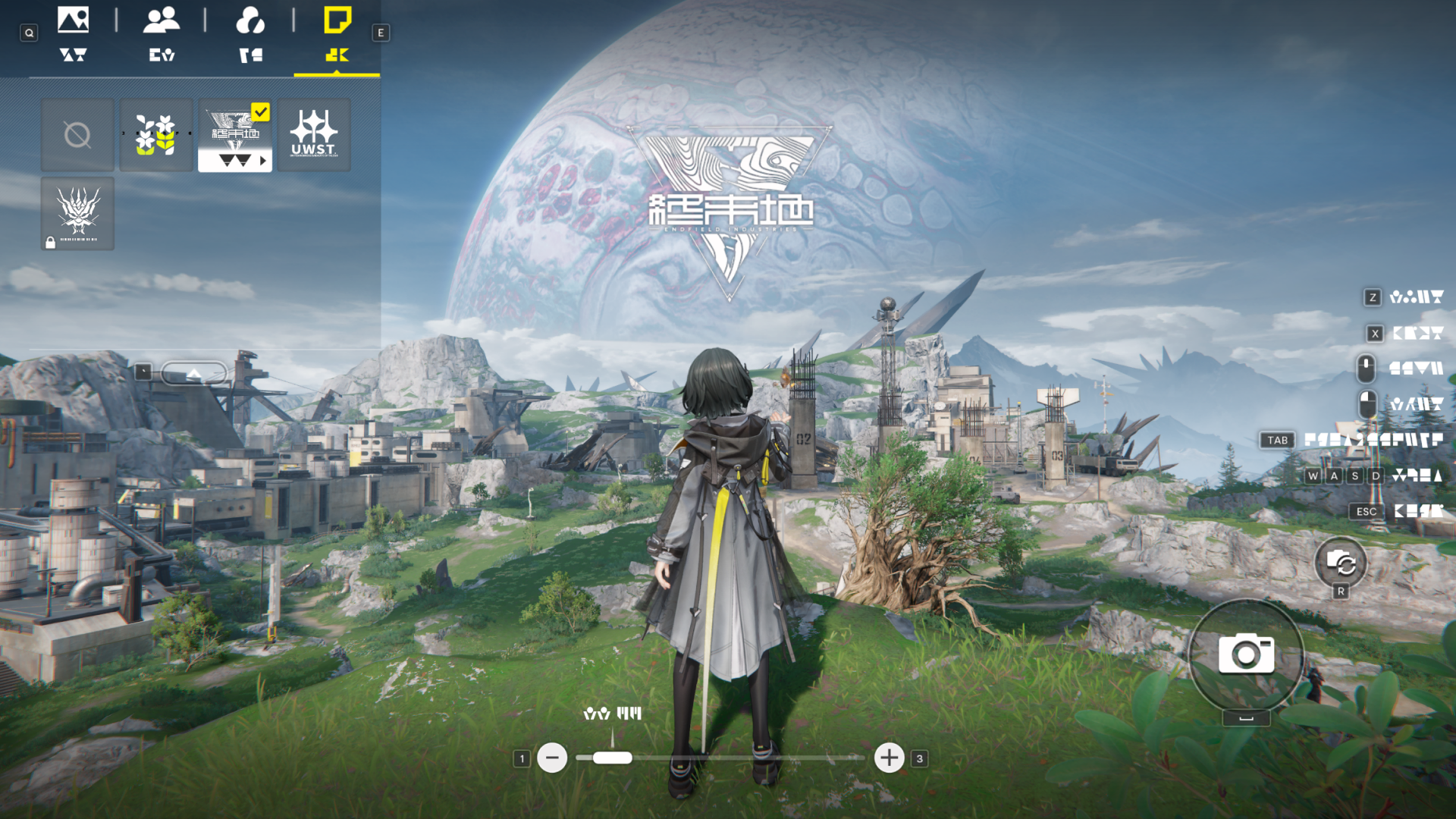Choose the U.W.S.T. logo sticker
1456x819 pixels.
[x=314, y=136]
